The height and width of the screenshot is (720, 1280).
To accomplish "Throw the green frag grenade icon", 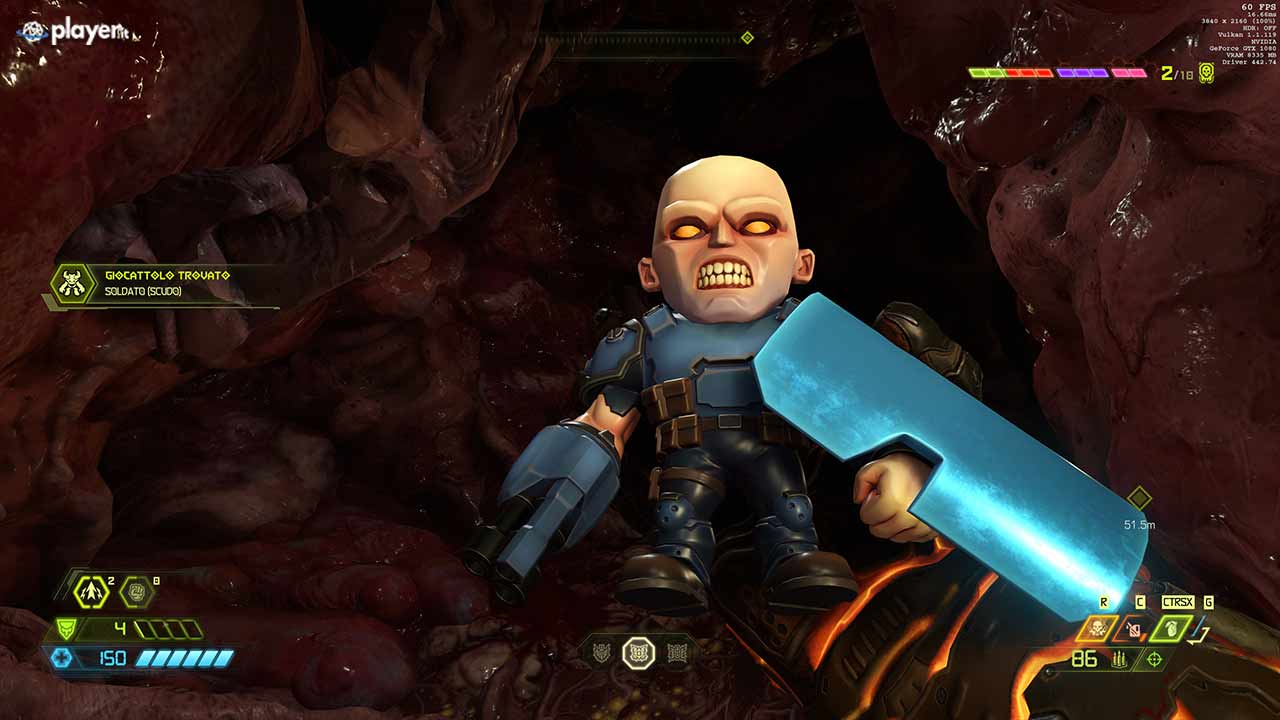I will [1171, 628].
